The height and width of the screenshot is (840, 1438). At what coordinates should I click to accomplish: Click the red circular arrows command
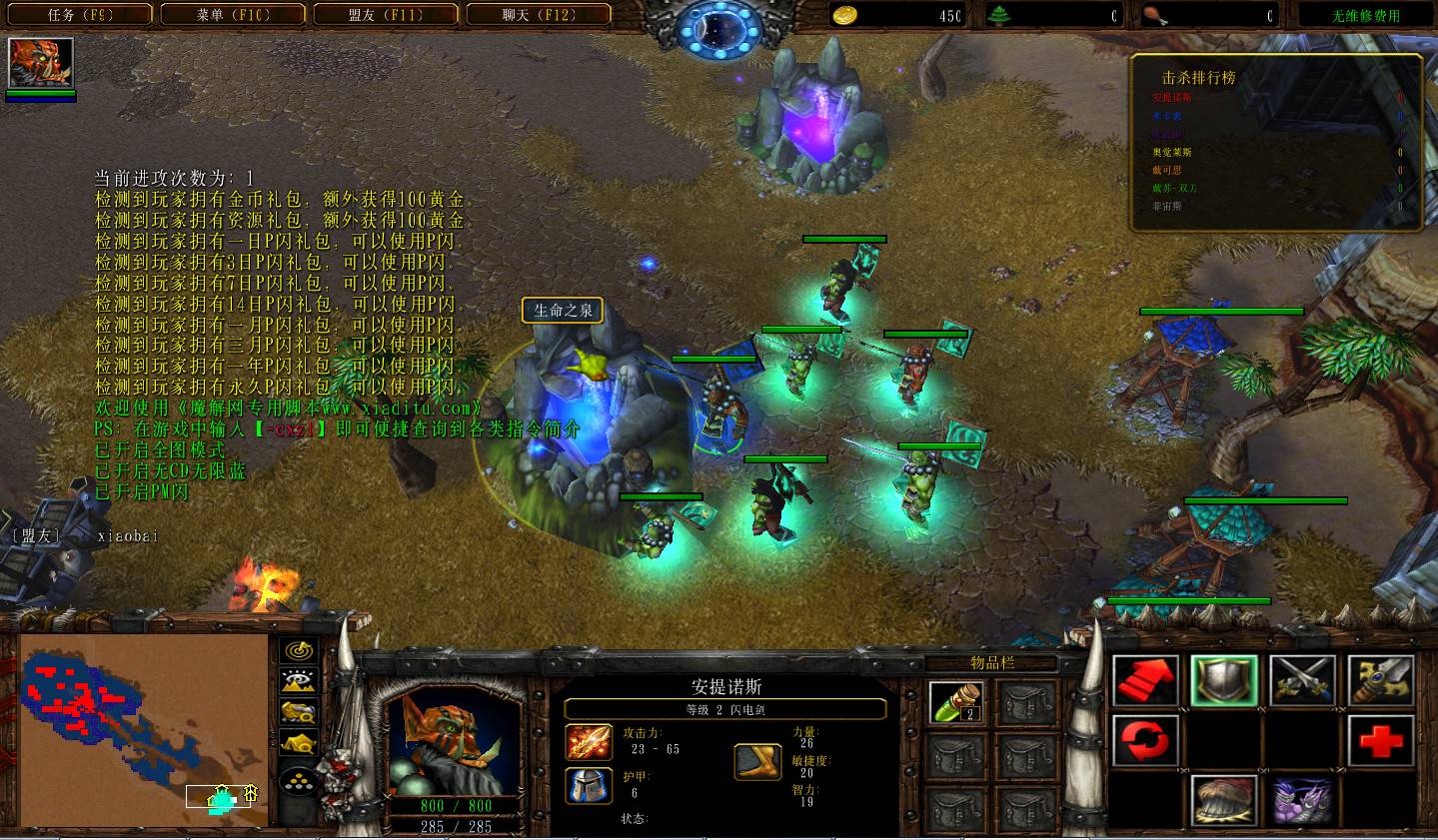(x=1145, y=740)
